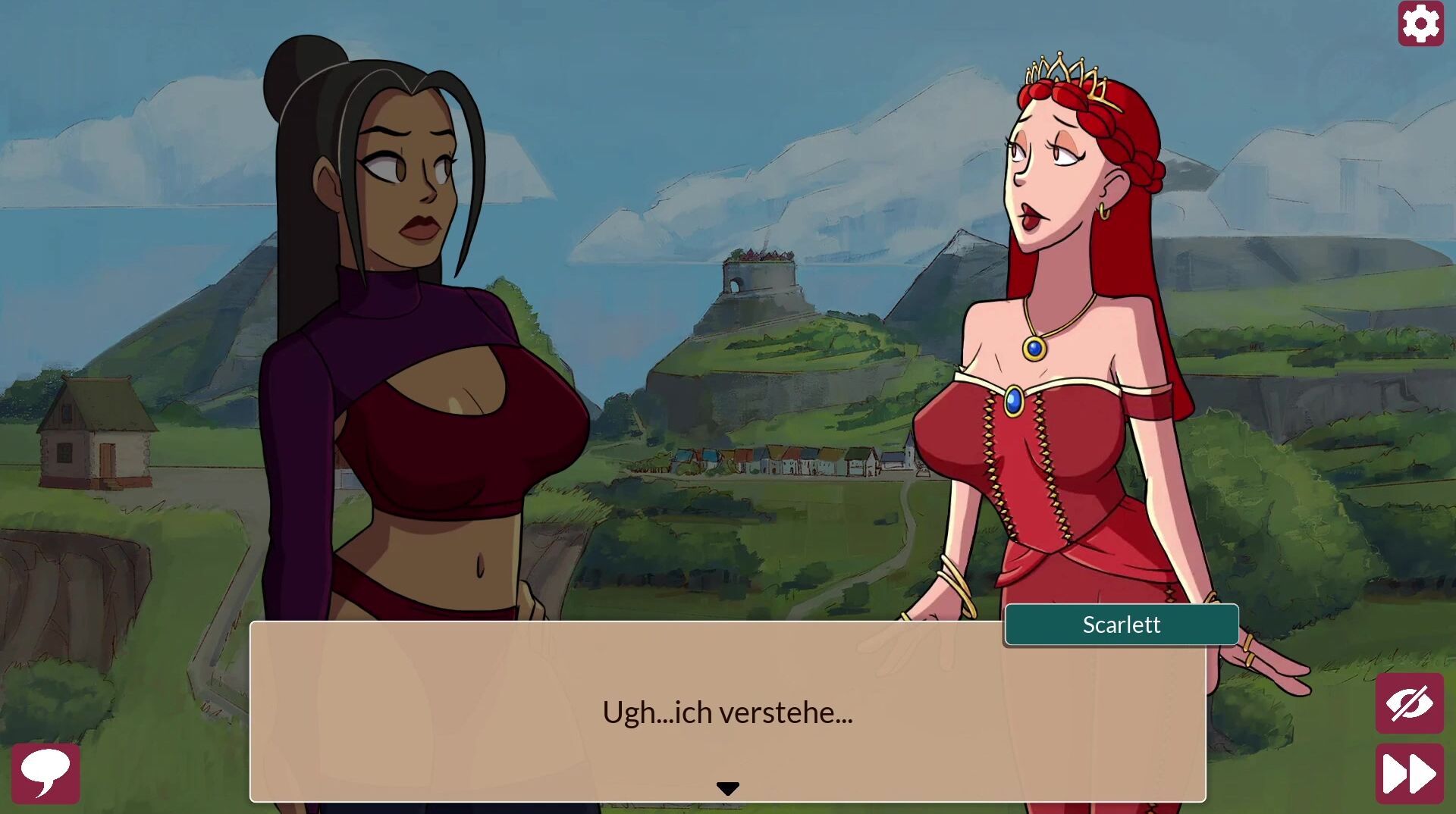Open the settings gear menu
The image size is (1456, 814).
1420,23
